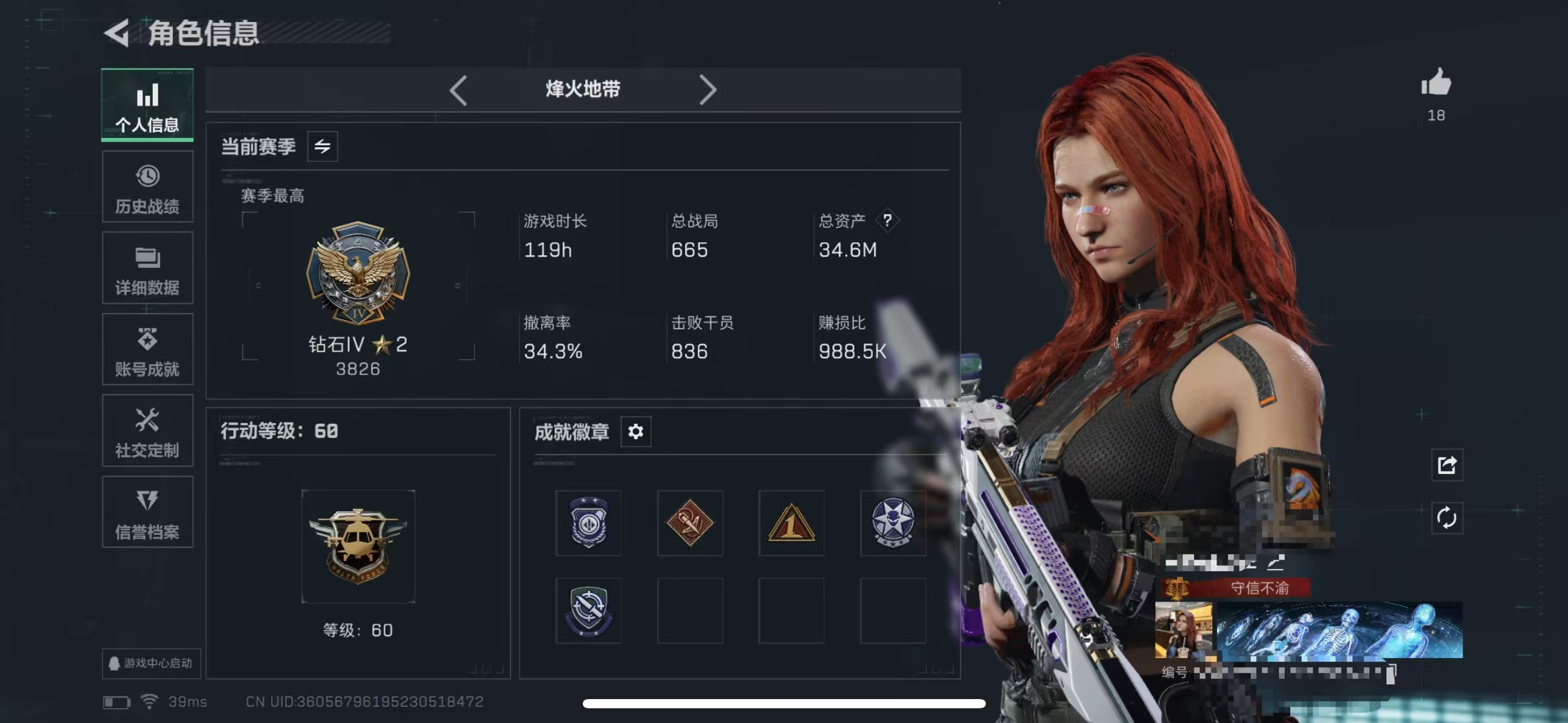Switch to the next game mode with the right arrow
The height and width of the screenshot is (723, 1568).
[707, 91]
